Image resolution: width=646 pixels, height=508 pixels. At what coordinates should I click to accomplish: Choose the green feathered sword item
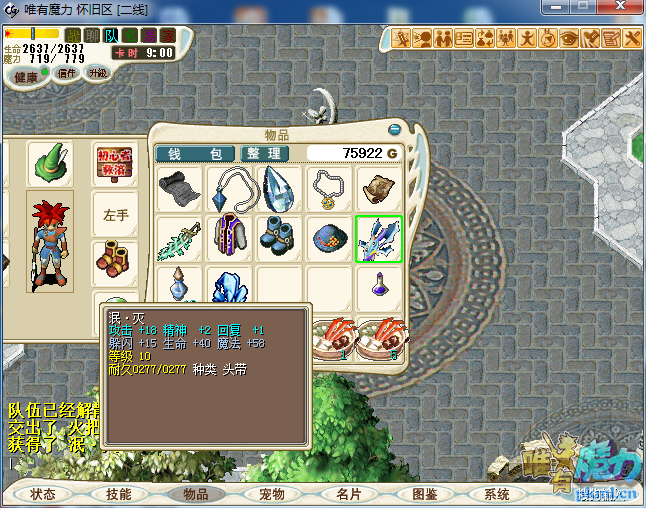180,240
